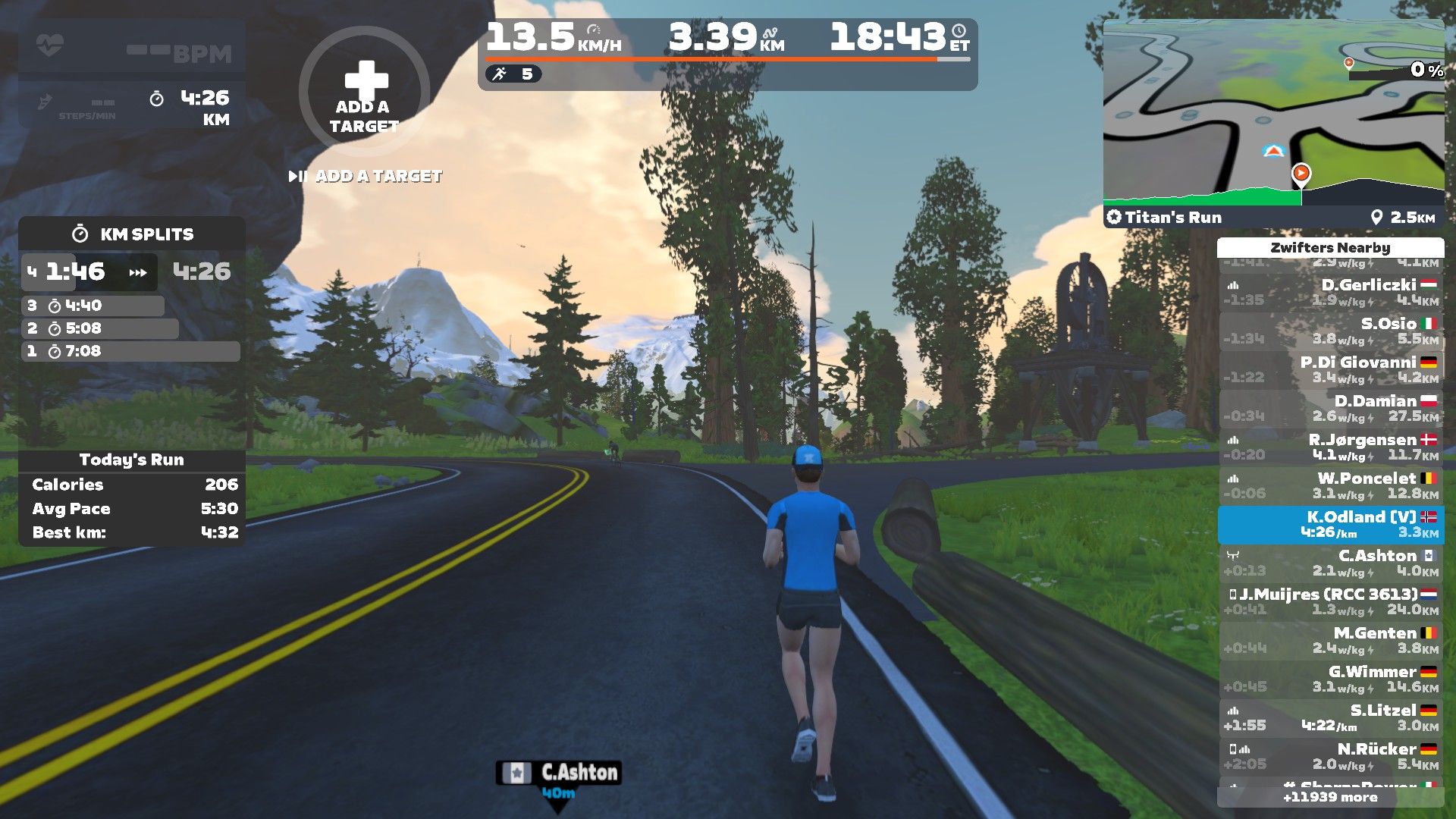Click the highlighted K.Odland row
This screenshot has height=819, width=1456.
1331,525
